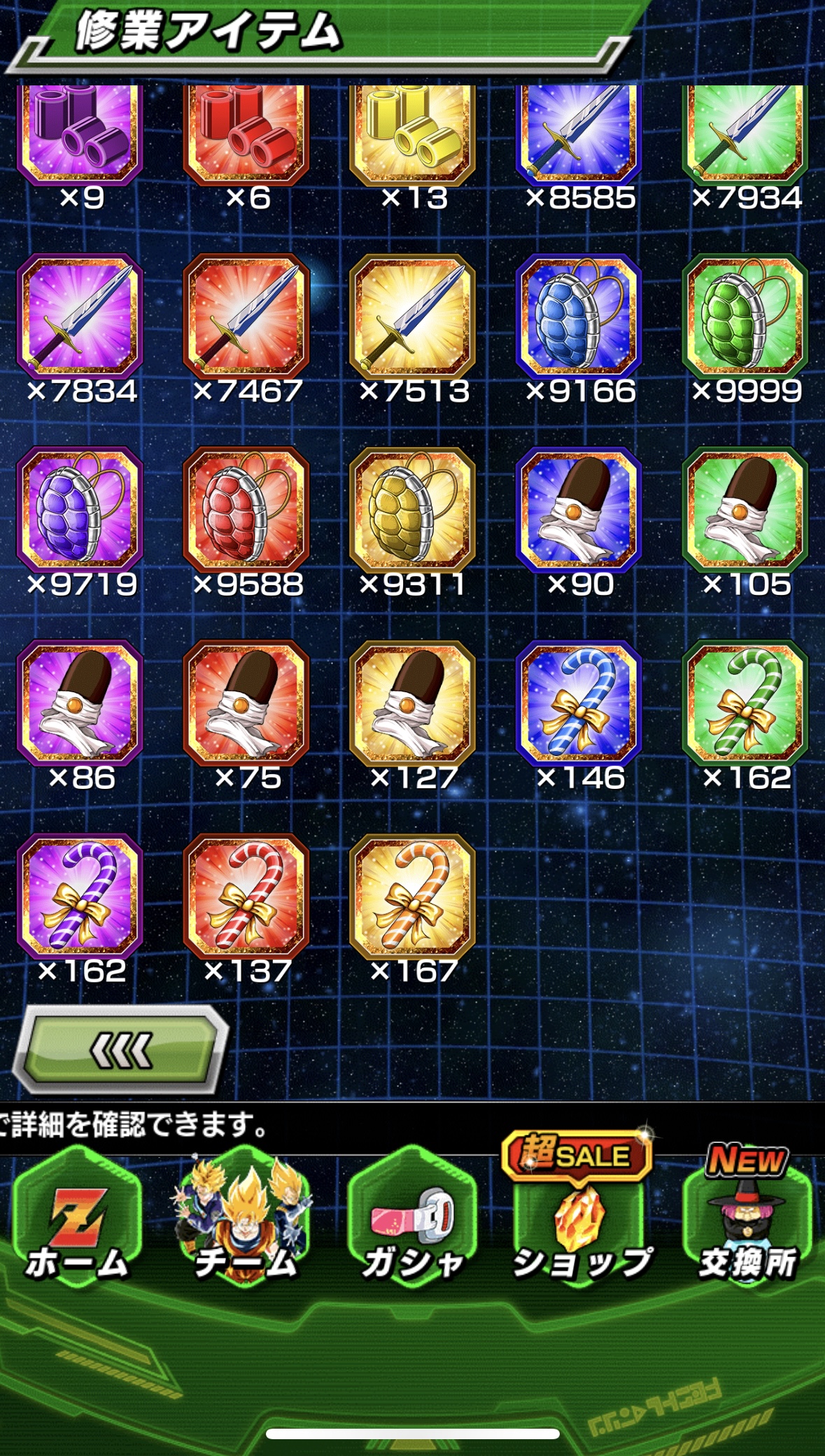The width and height of the screenshot is (825, 1456).
Task: Choose the red candy cane item
Action: pyautogui.click(x=246, y=896)
